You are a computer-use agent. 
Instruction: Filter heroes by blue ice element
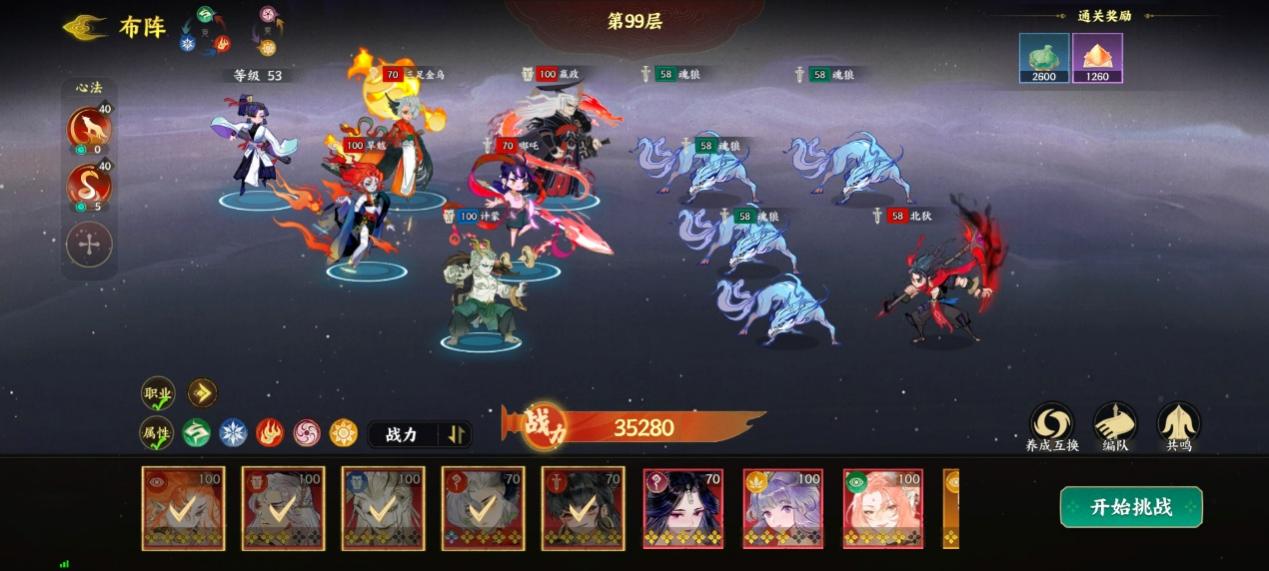tap(233, 433)
